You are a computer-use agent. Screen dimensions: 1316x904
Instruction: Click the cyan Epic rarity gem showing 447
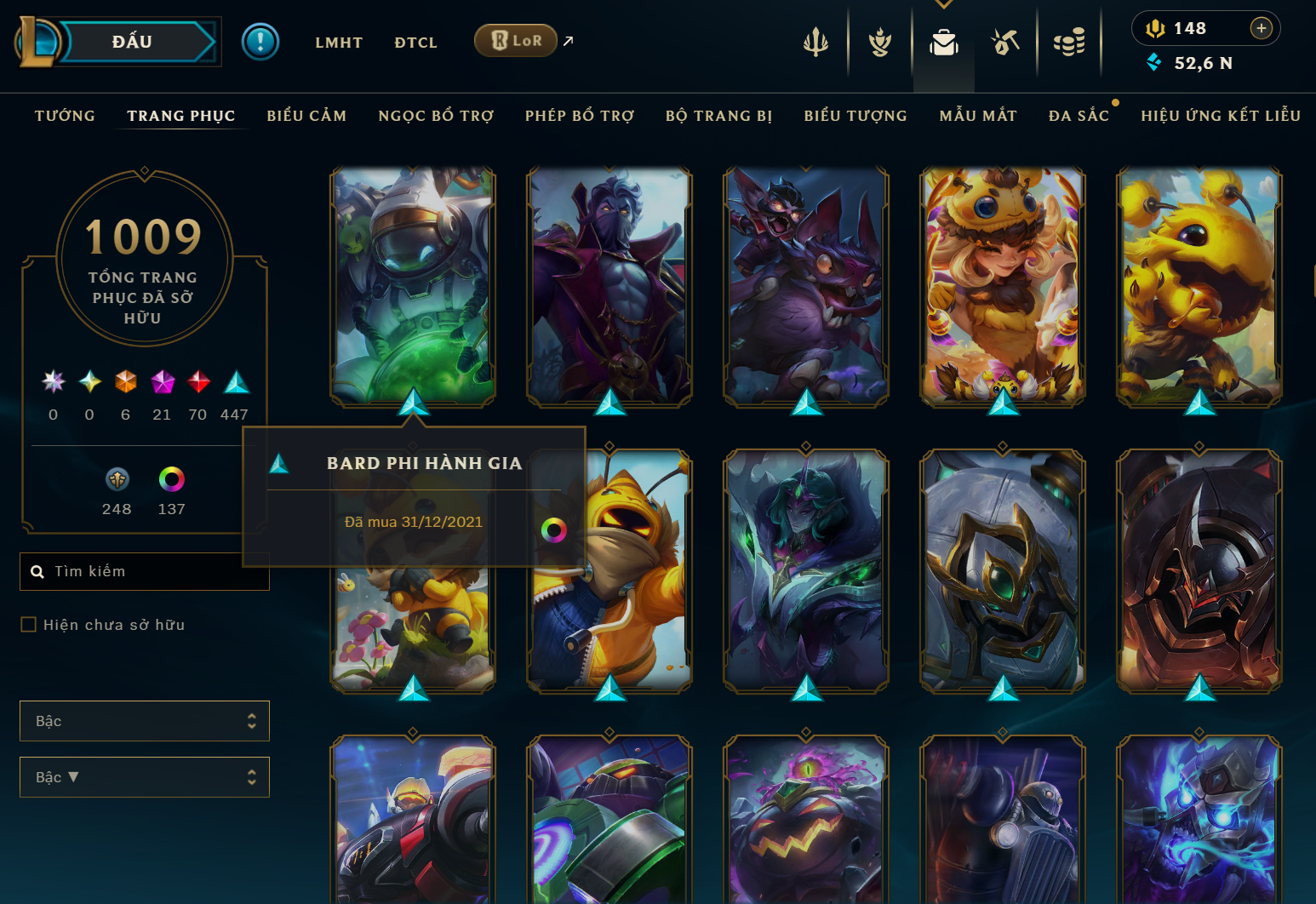tap(235, 382)
